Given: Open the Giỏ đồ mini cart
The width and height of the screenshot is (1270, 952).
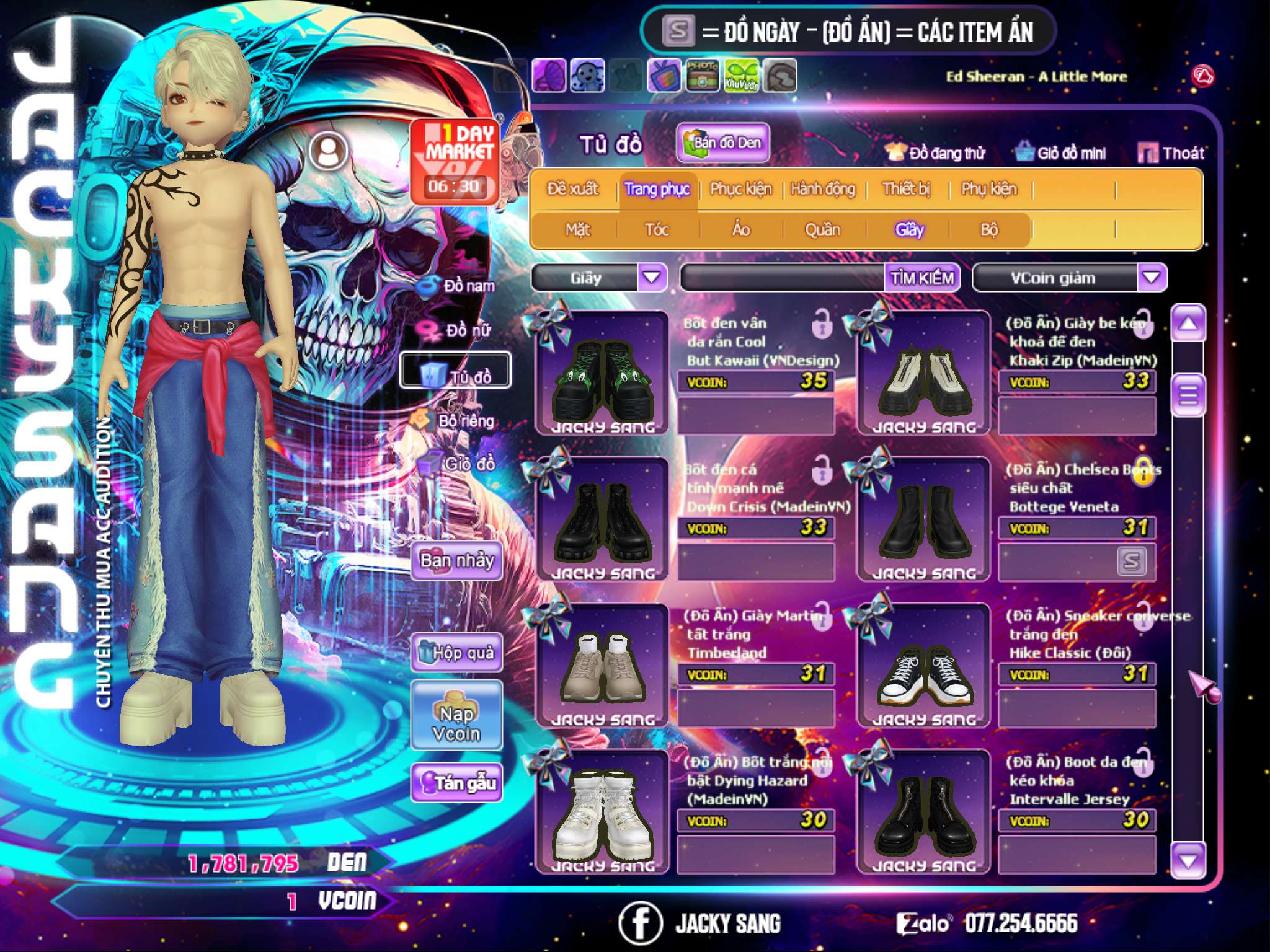Looking at the screenshot, I should 1061,153.
